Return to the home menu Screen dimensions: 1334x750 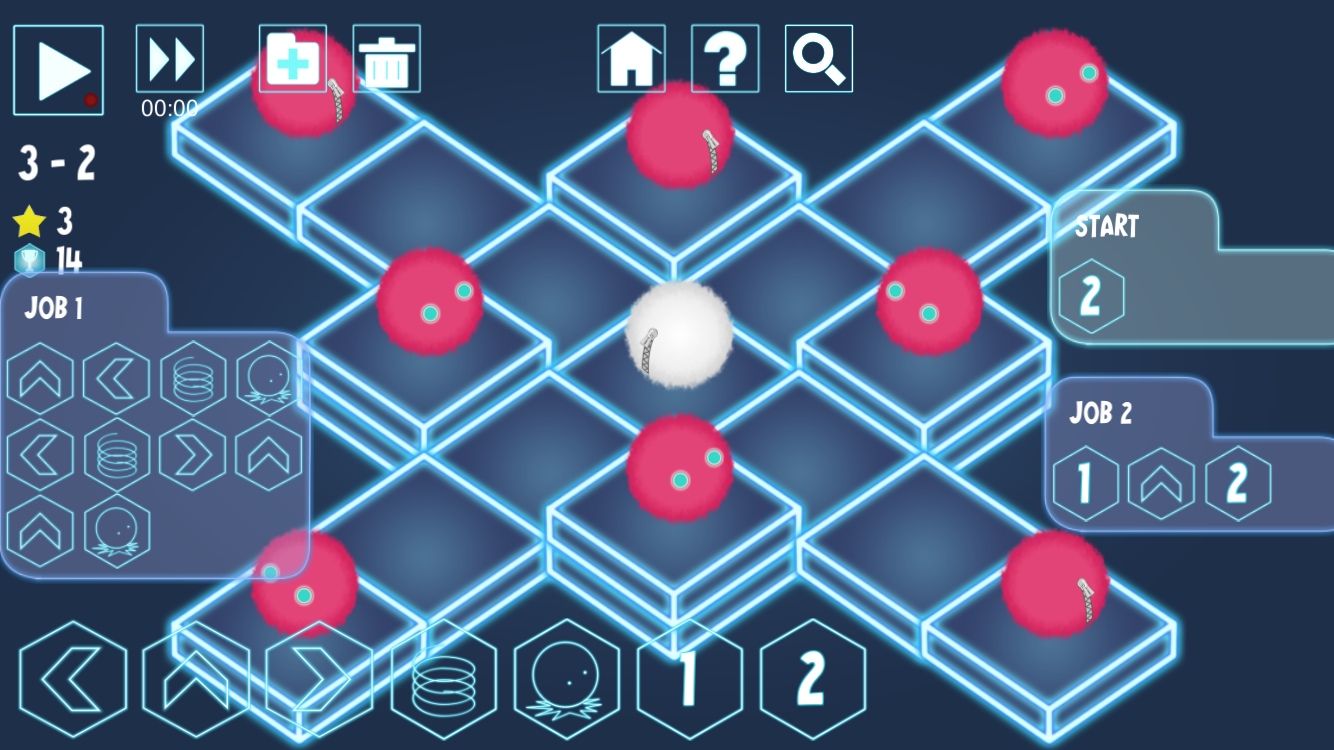coord(631,58)
